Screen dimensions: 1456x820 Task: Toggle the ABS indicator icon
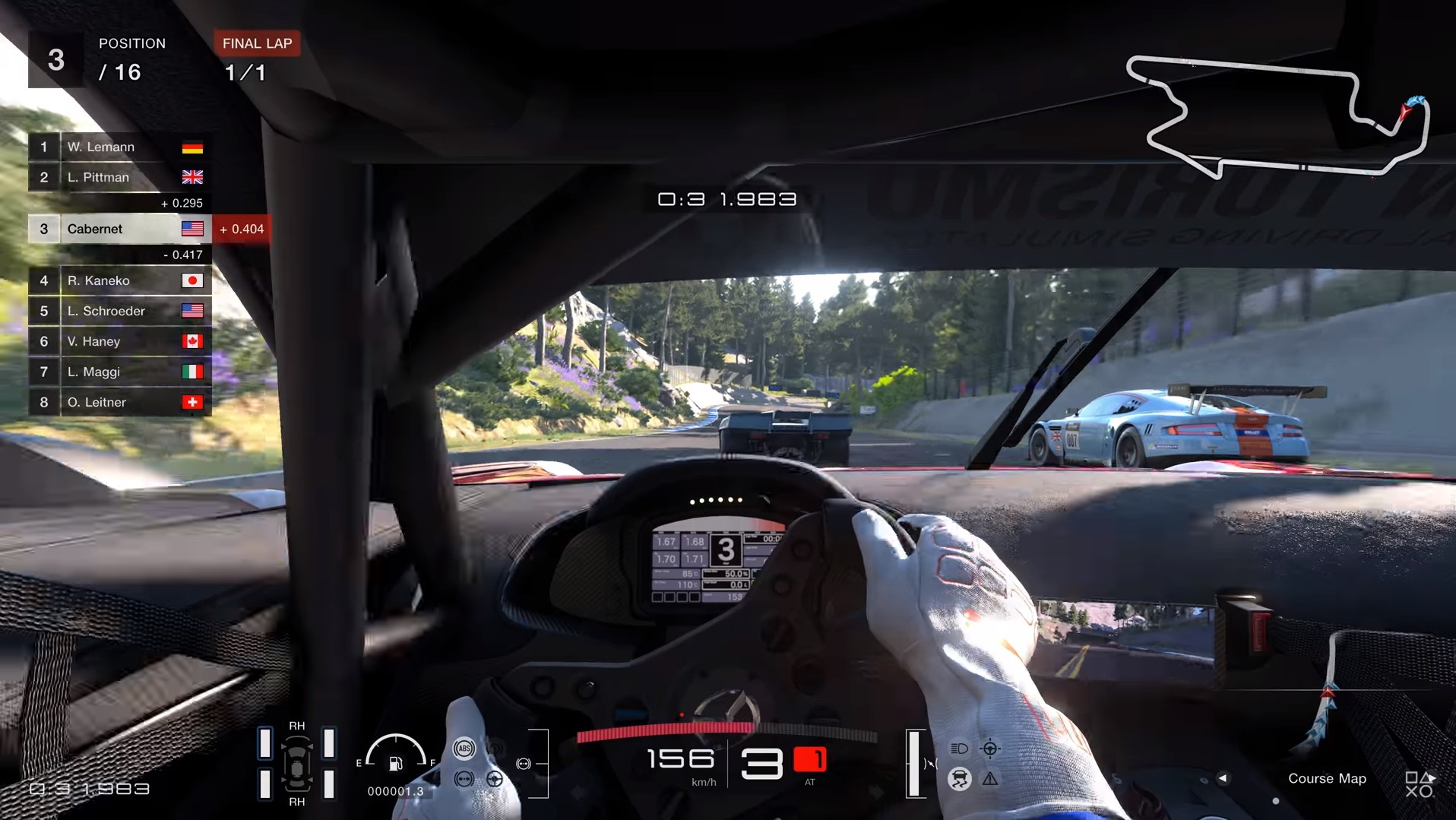[464, 749]
